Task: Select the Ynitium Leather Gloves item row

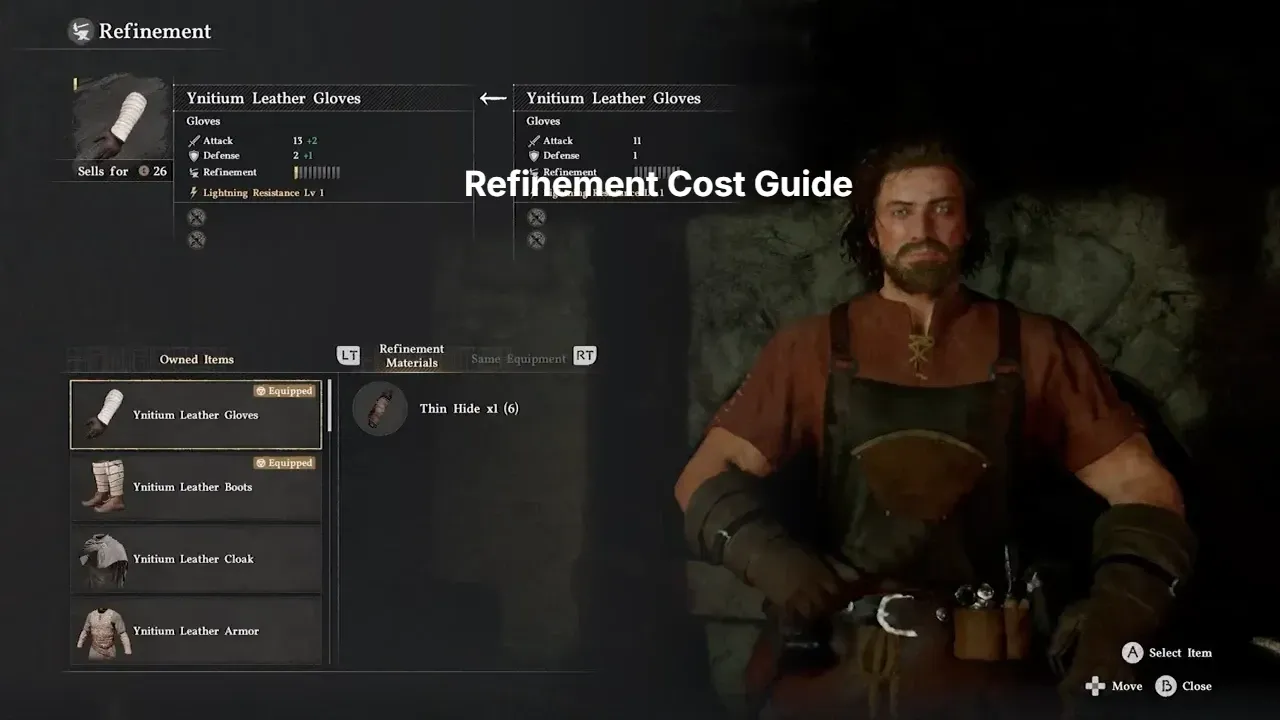Action: point(196,415)
